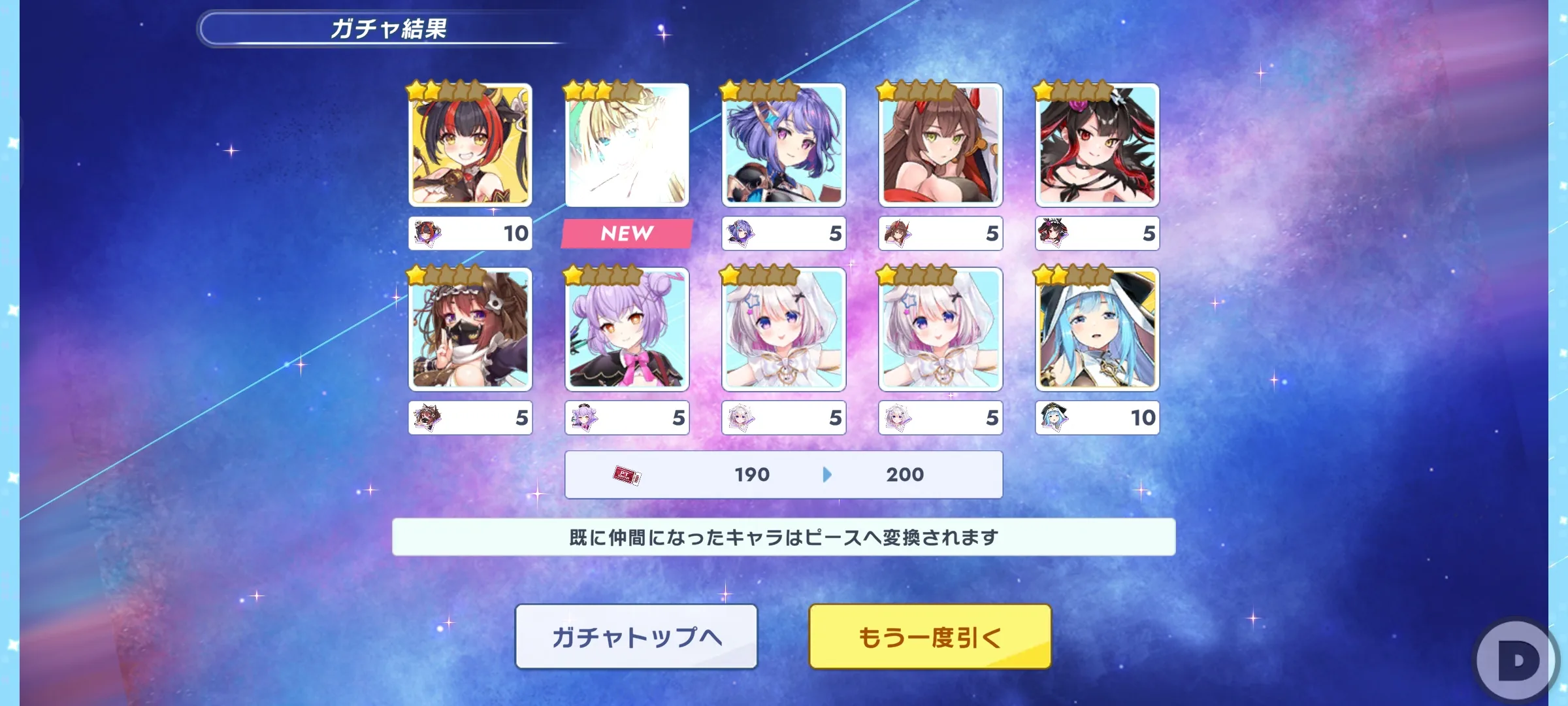
Task: Select the lavender bun-haired girl with pink bow
Action: tap(627, 329)
